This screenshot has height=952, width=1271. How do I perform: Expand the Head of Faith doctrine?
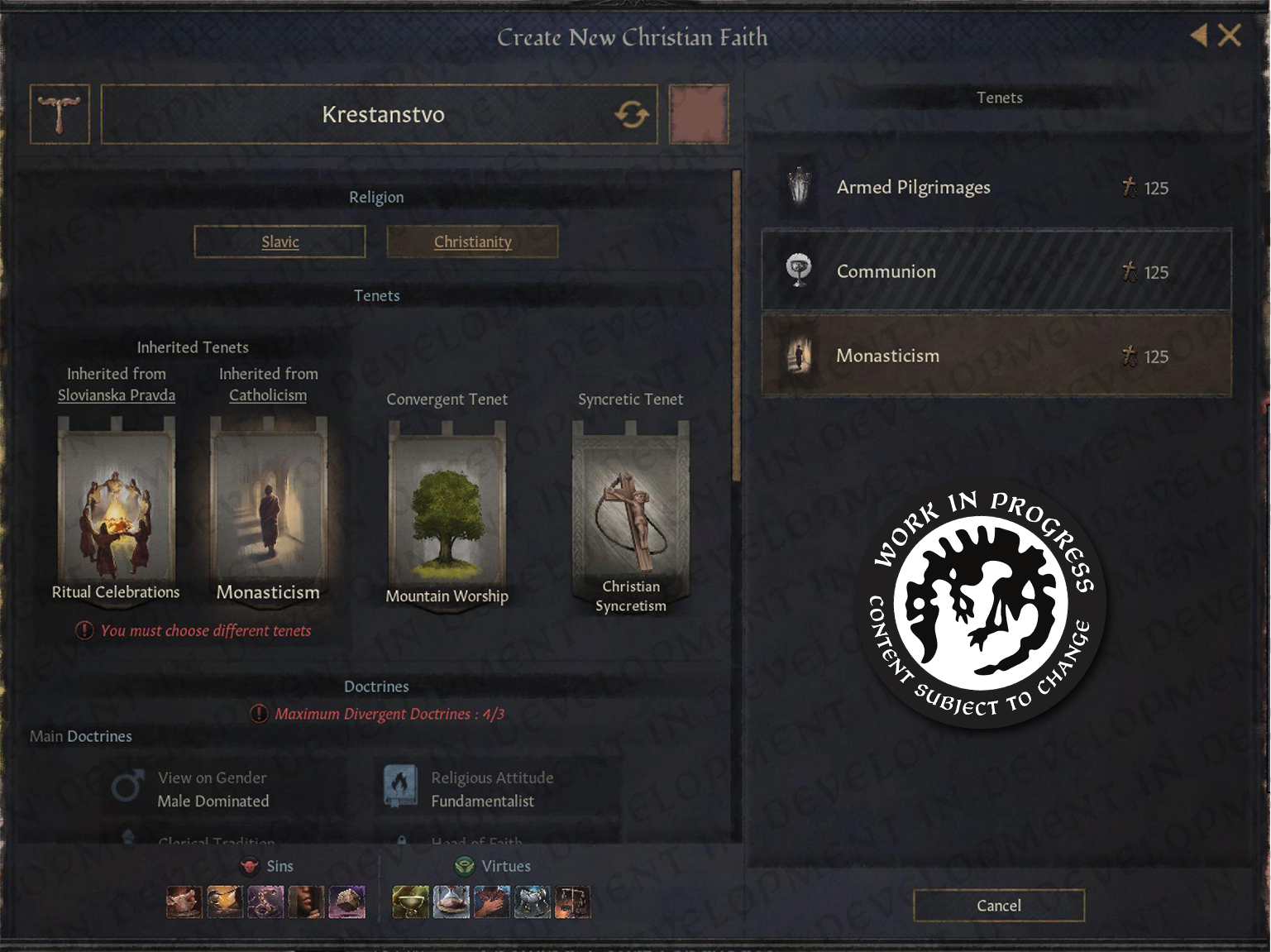[476, 842]
